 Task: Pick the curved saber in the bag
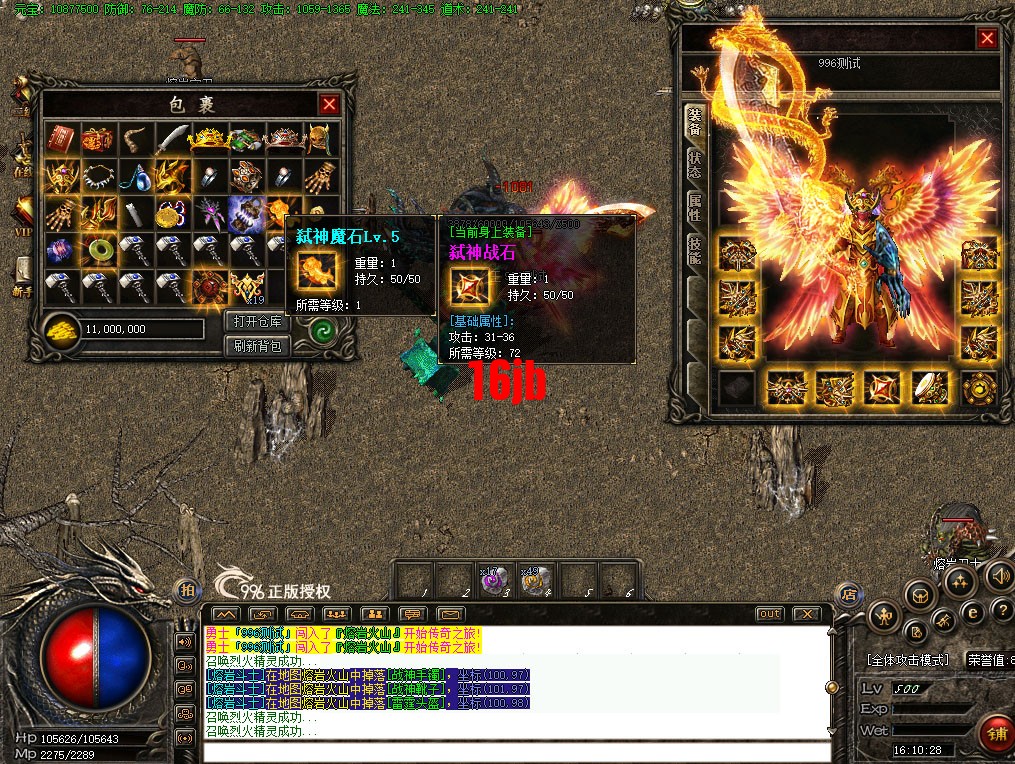pyautogui.click(x=173, y=137)
